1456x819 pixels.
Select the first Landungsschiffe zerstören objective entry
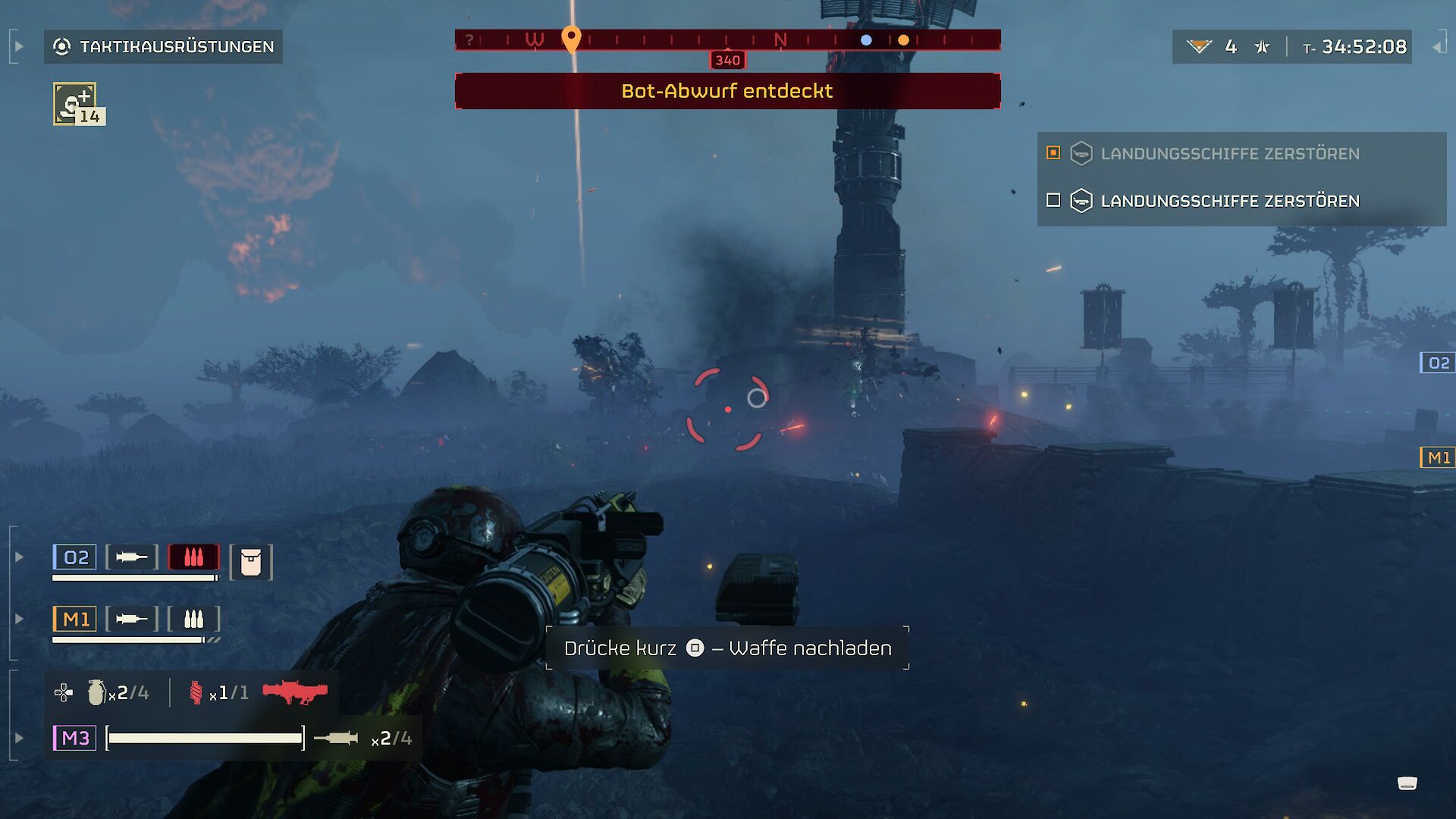(1228, 153)
